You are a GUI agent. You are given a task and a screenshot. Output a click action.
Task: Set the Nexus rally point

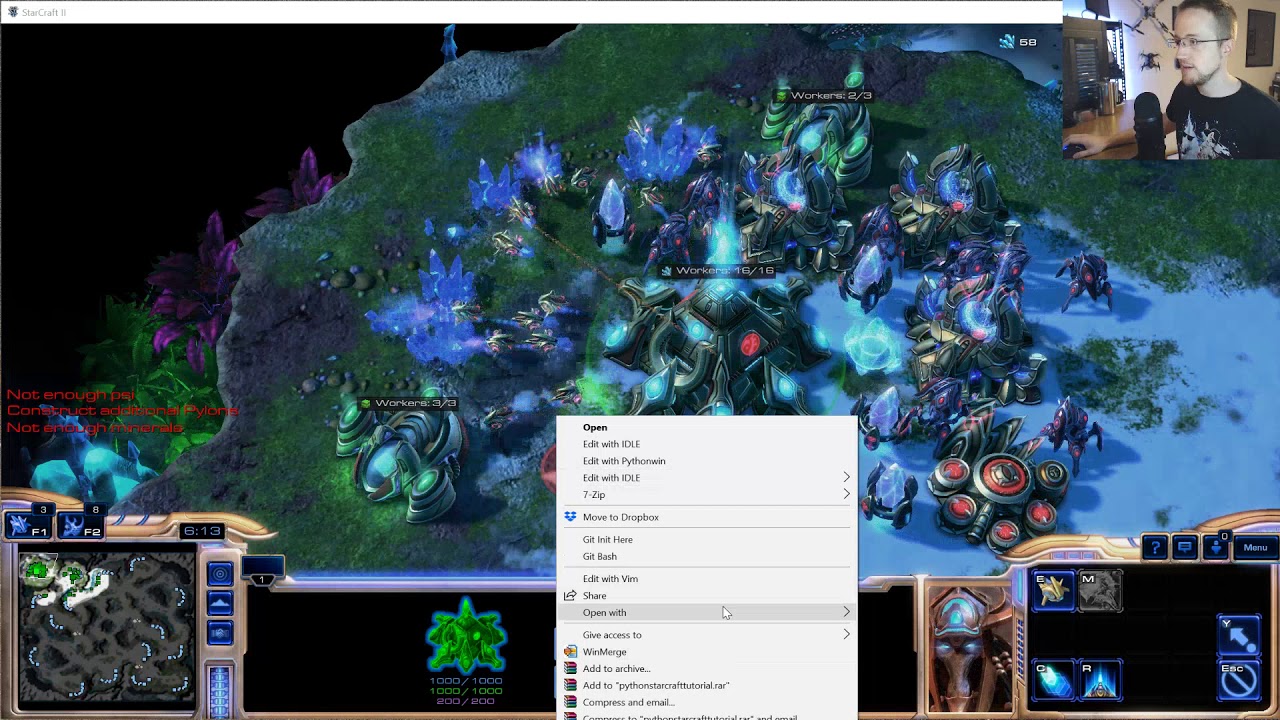coord(1238,636)
